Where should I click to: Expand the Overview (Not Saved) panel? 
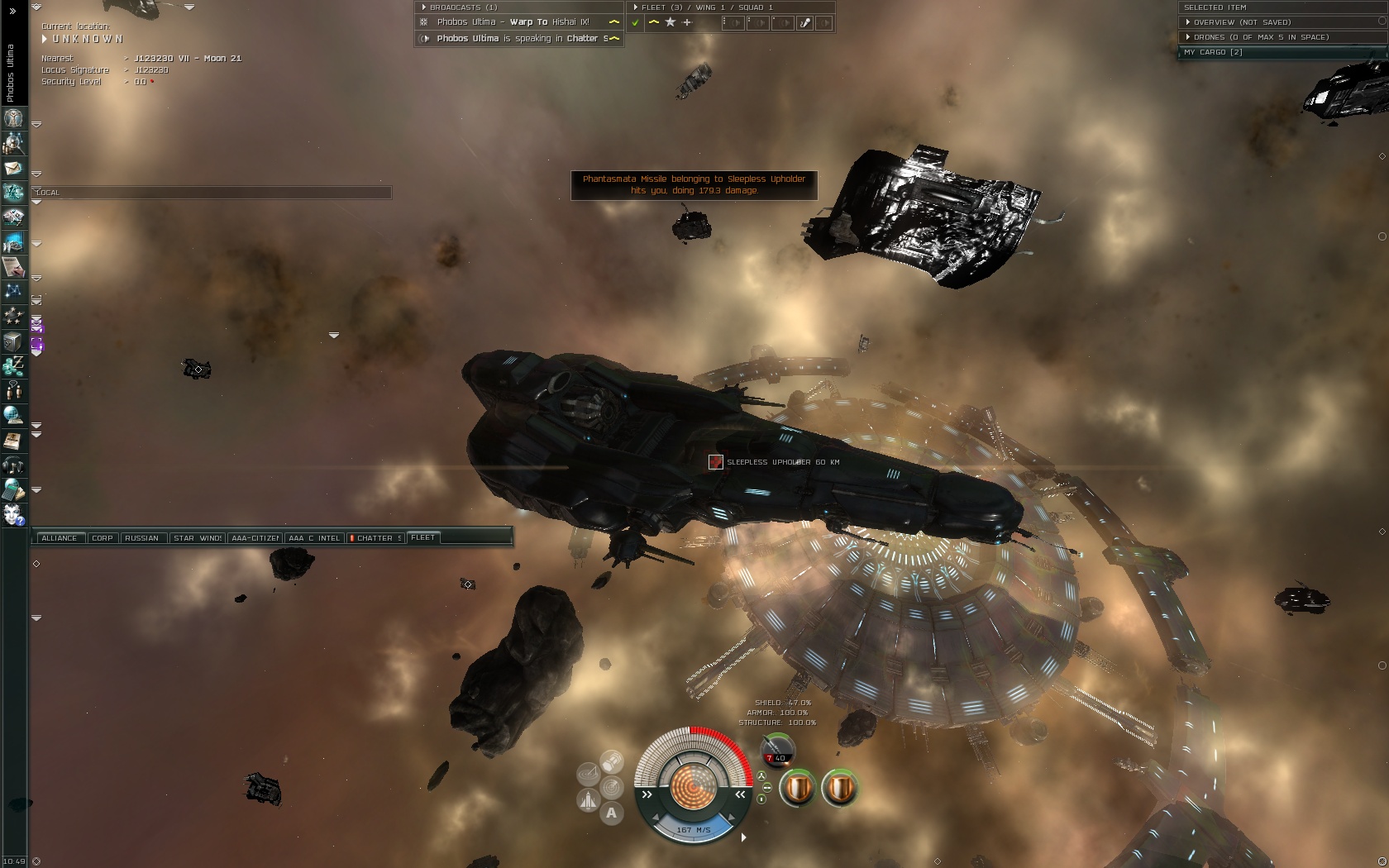tap(1242, 22)
